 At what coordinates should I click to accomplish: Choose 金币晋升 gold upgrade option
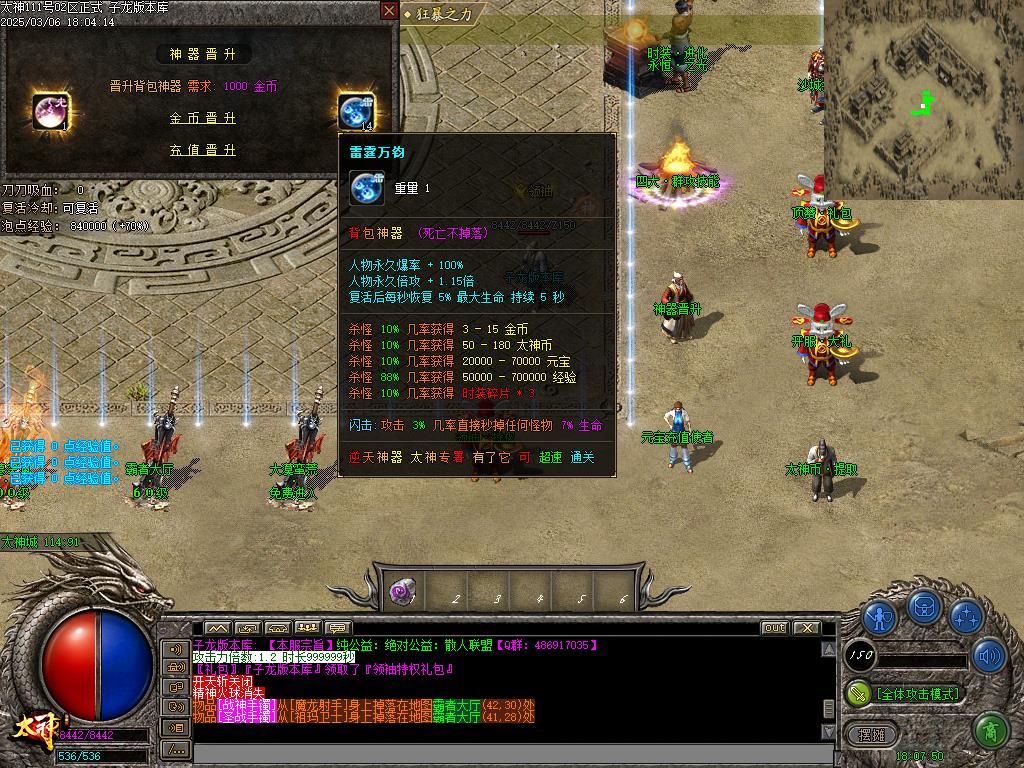click(202, 118)
